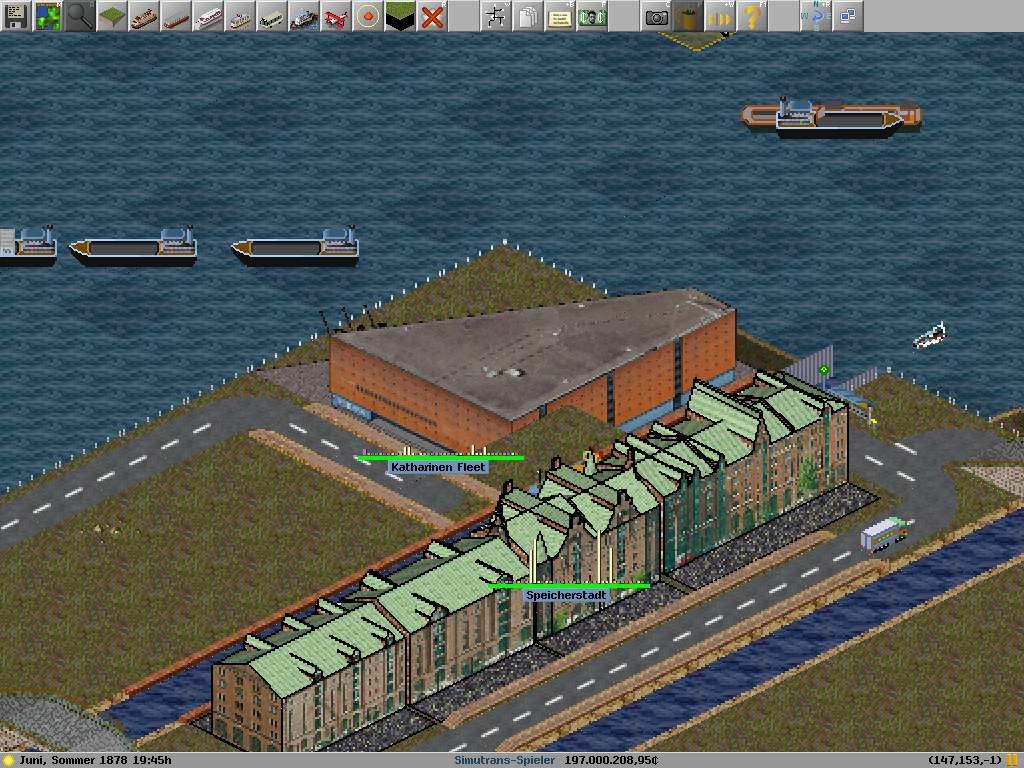1024x768 pixels.
Task: Open the red airplane aviation tools
Action: click(x=335, y=16)
